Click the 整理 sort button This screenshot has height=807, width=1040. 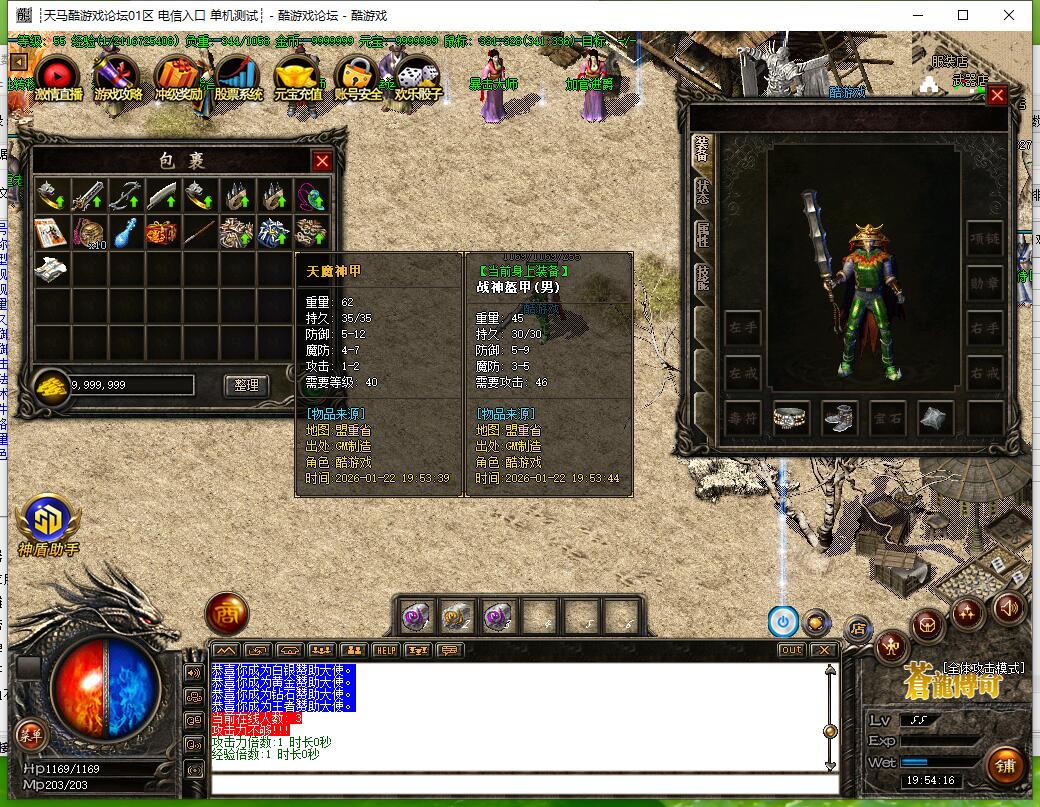246,385
